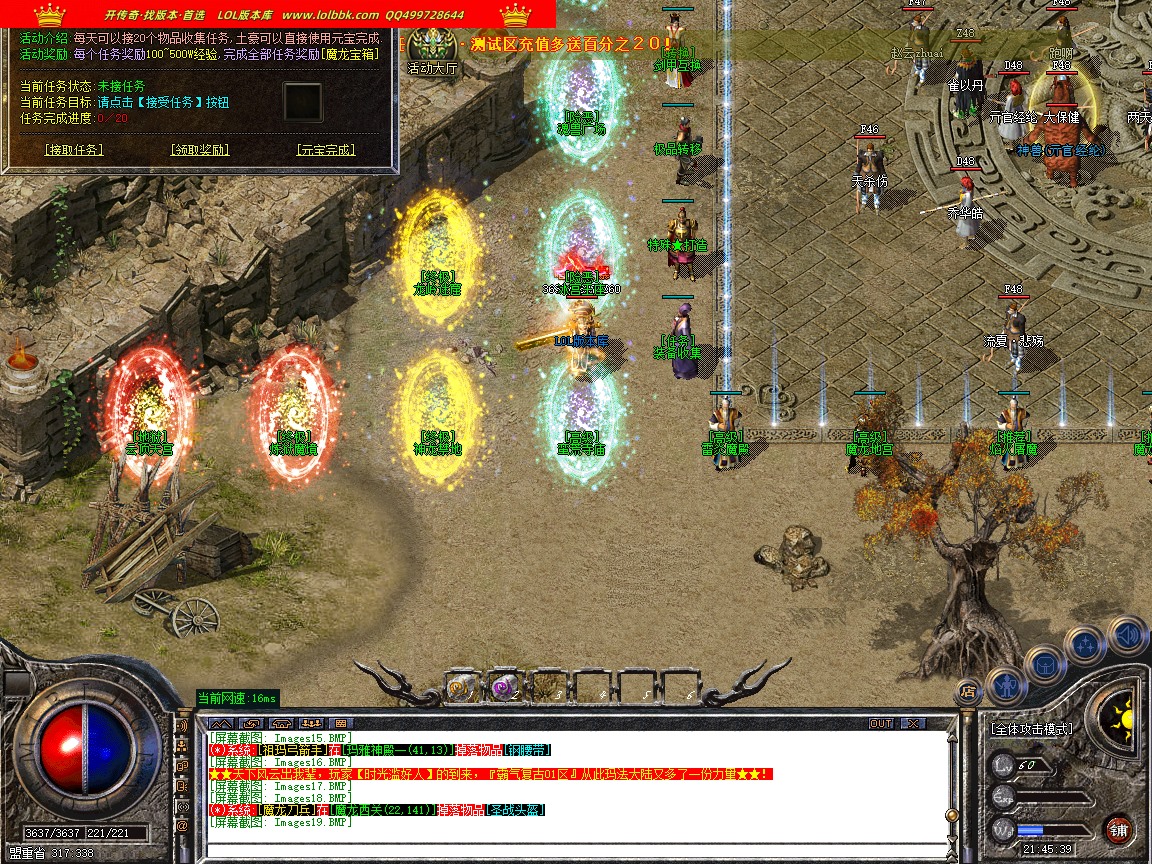The height and width of the screenshot is (864, 1152).
Task: Select the first chat channel tab with mountain icon
Action: click(222, 723)
